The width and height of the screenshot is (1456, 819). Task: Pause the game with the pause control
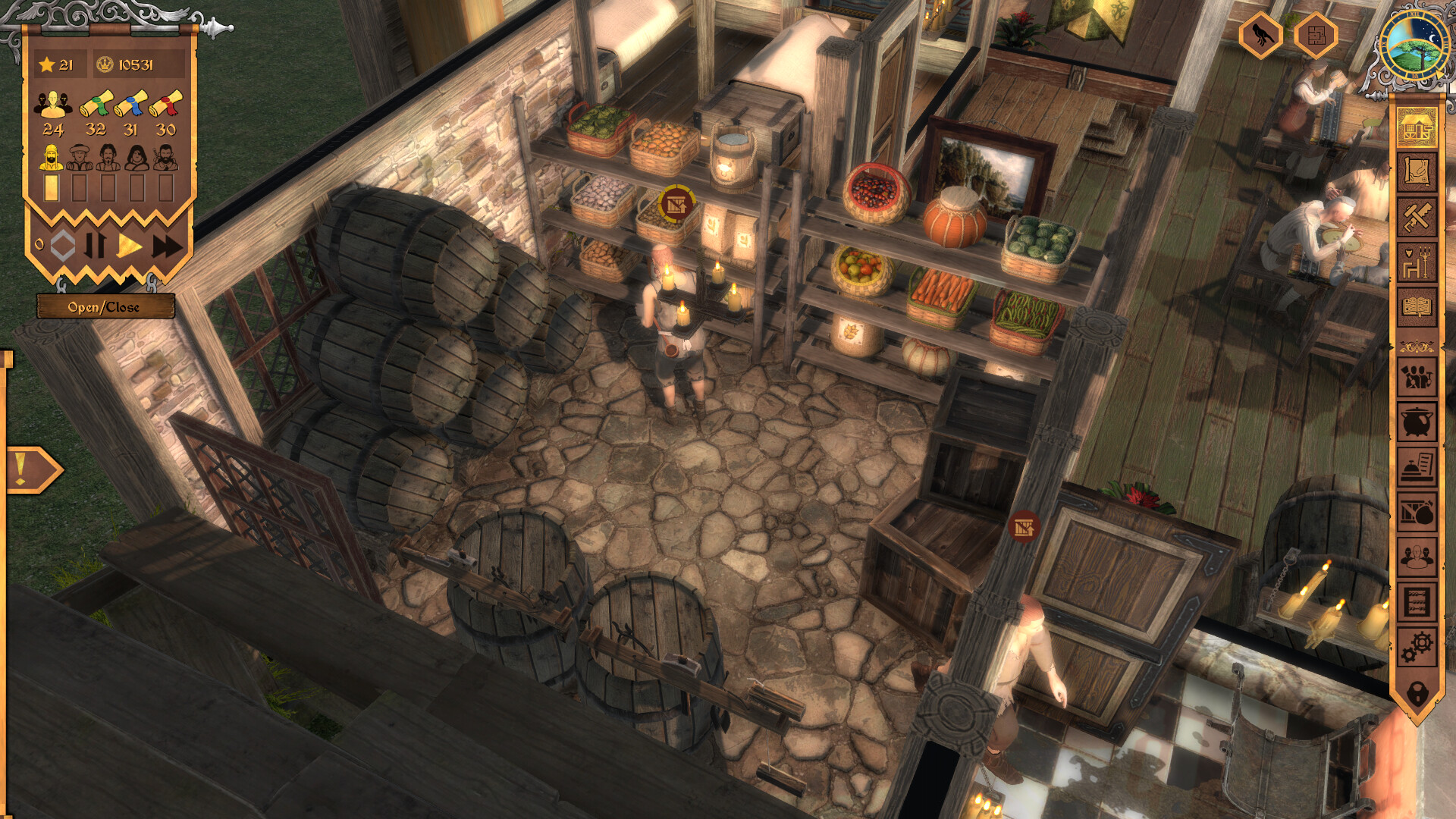[96, 244]
